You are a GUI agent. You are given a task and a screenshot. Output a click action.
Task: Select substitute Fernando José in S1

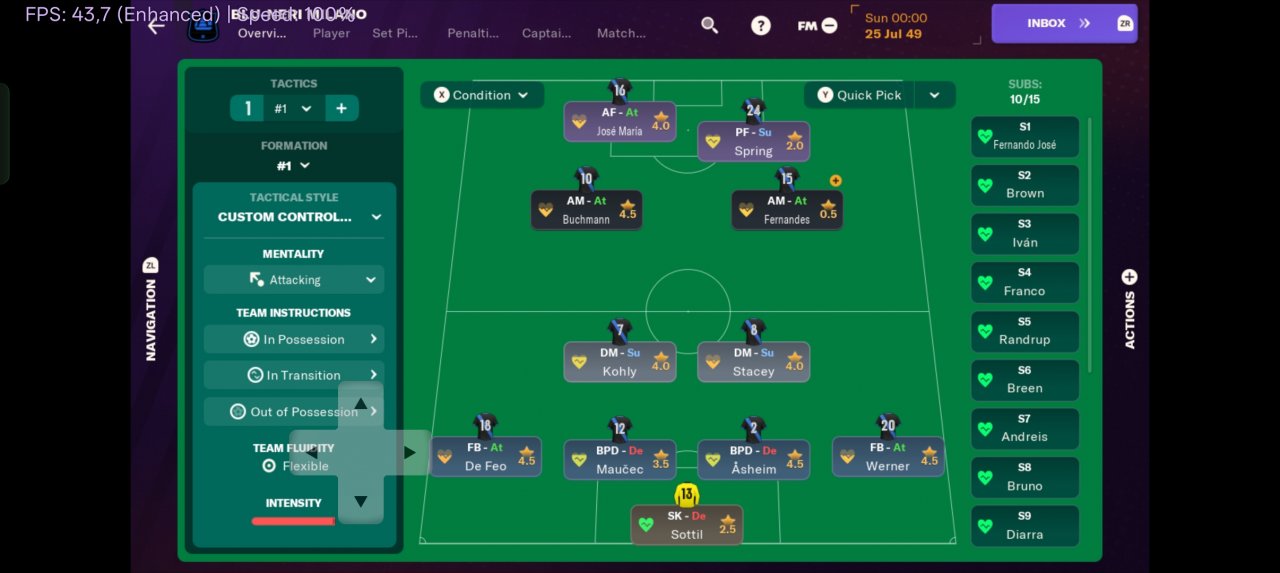1025,136
